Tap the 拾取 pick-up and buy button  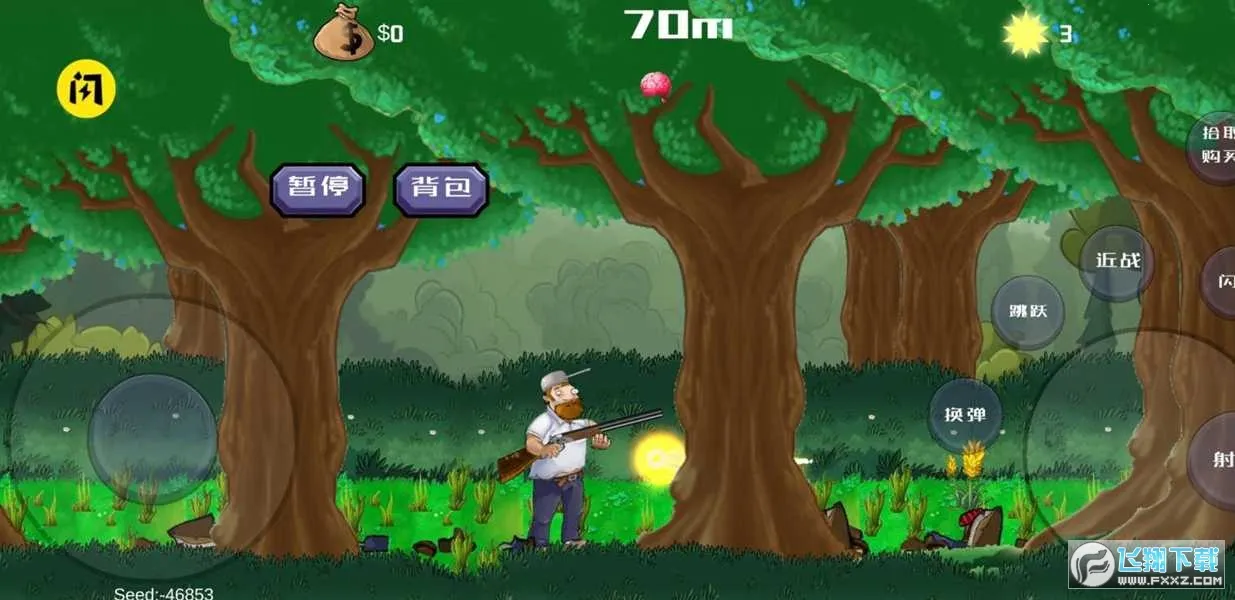[1214, 148]
